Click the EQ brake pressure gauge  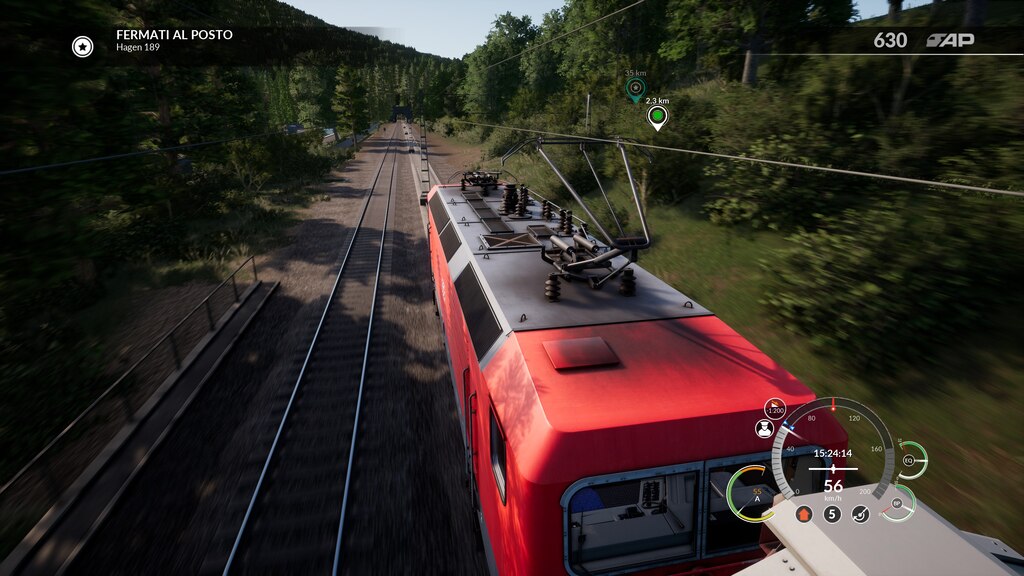(x=910, y=460)
